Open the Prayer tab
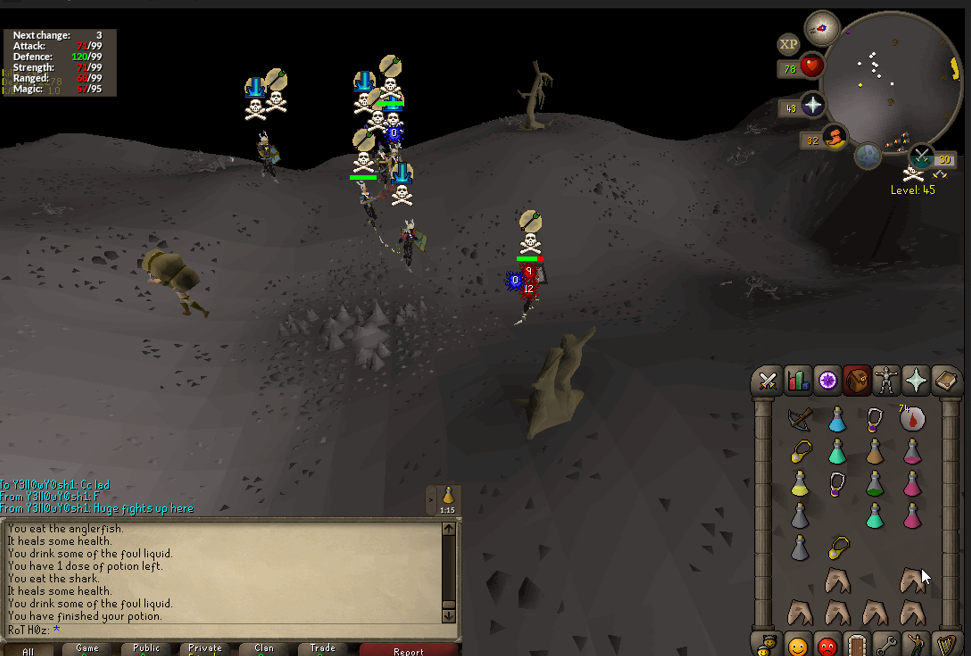Viewport: 971px width, 656px height. coord(916,380)
